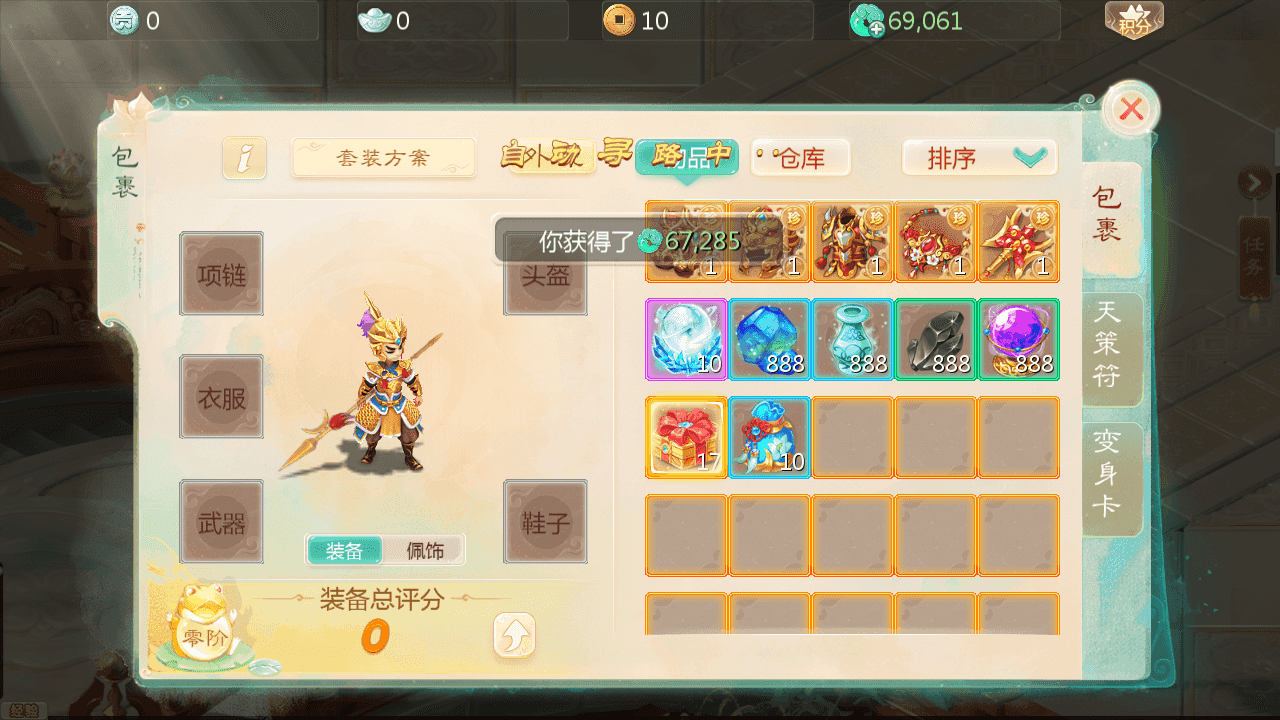Screen dimensions: 1280x720
Task: Switch to the 装备 toggle
Action: [x=345, y=550]
